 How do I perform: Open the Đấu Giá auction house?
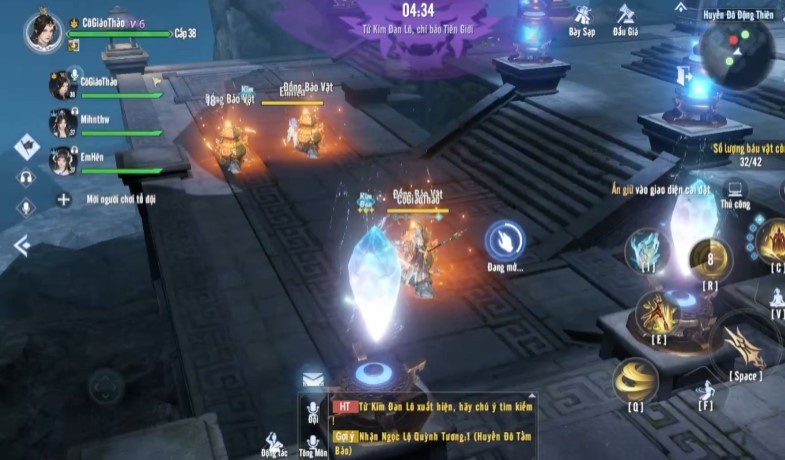[626, 18]
